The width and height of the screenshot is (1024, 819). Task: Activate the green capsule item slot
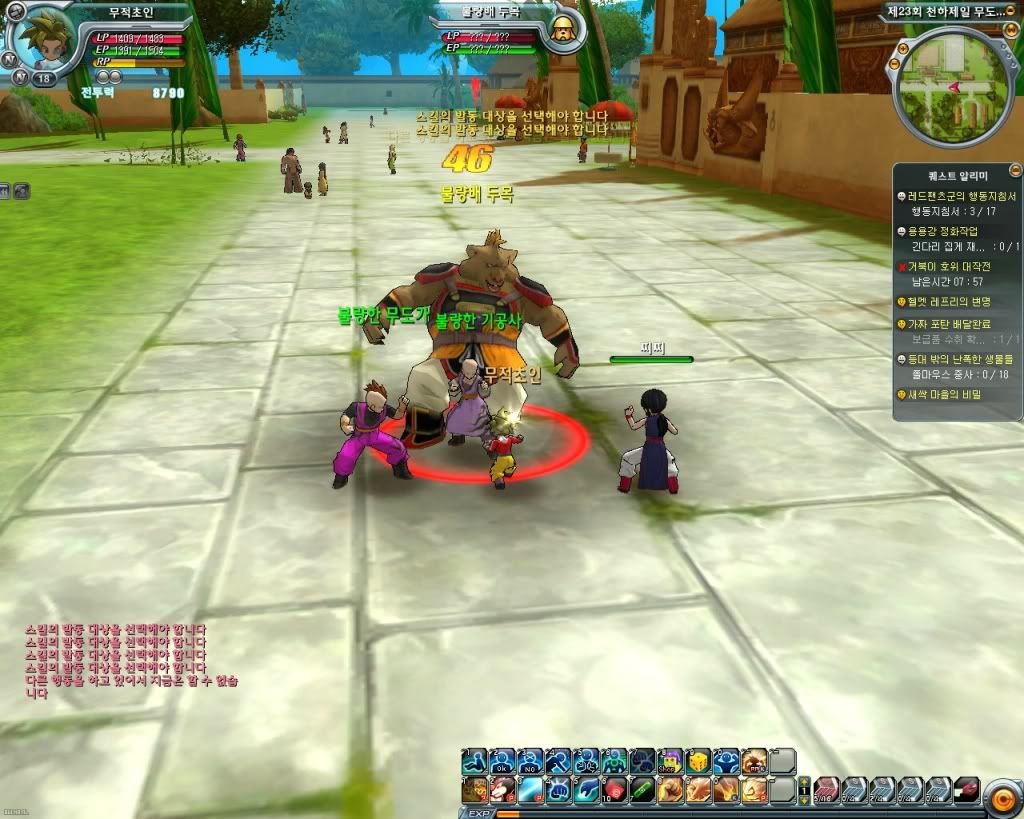(641, 790)
